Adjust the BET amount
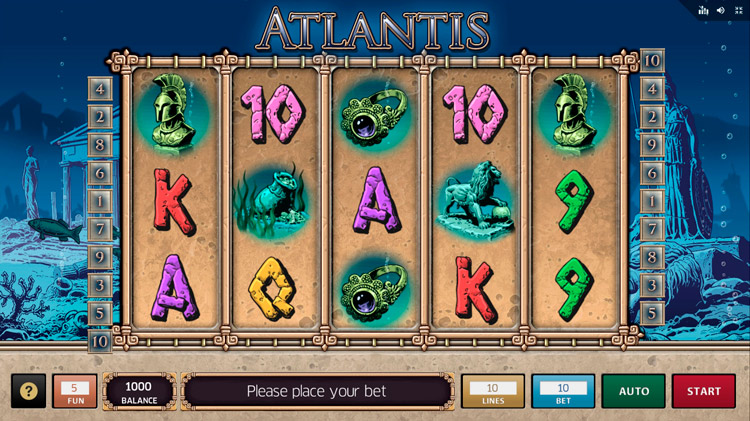 [x=563, y=391]
